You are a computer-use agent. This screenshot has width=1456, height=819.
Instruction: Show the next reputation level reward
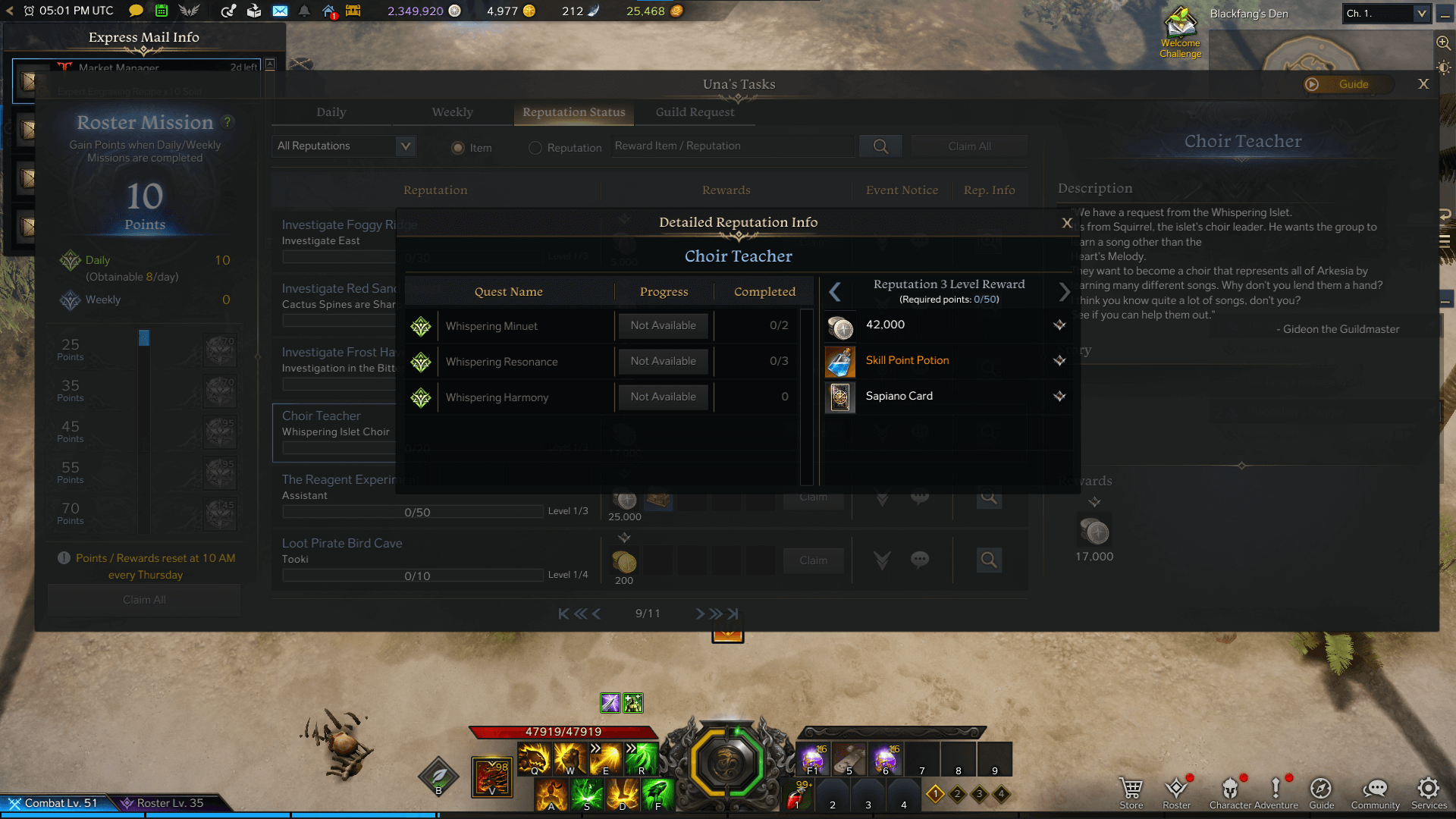coord(1064,292)
